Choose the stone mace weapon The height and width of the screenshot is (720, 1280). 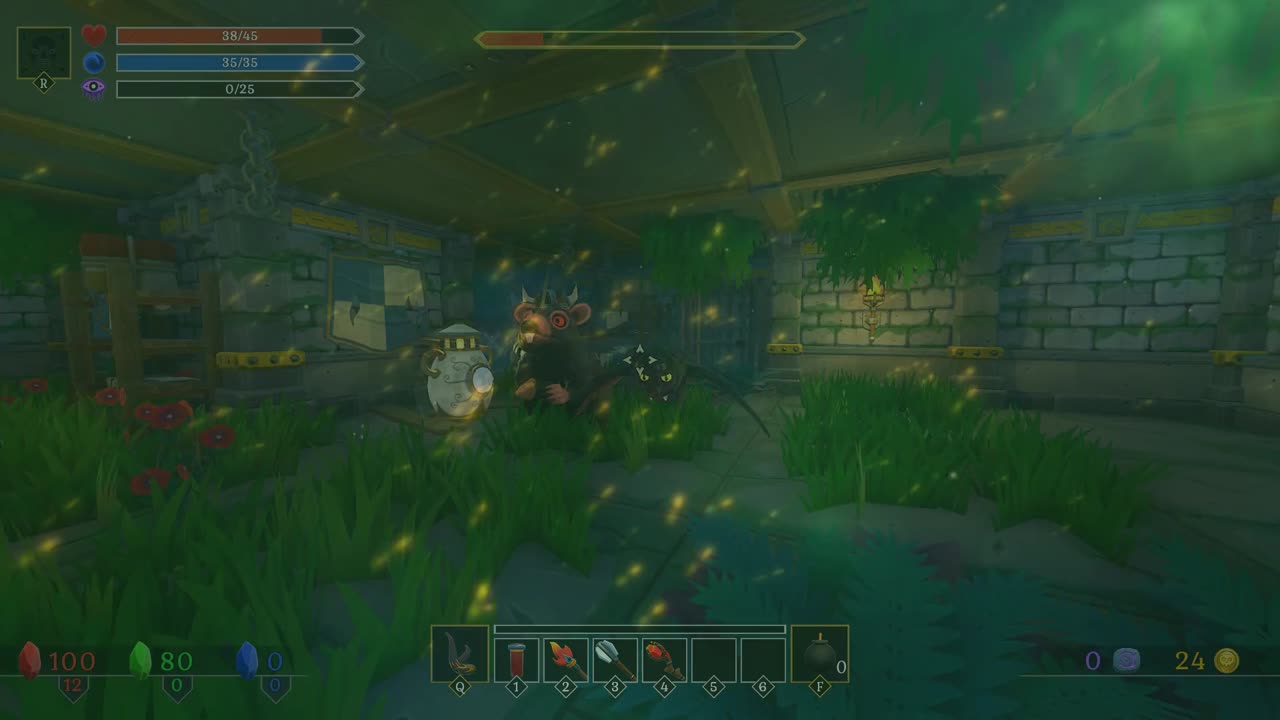pos(615,659)
